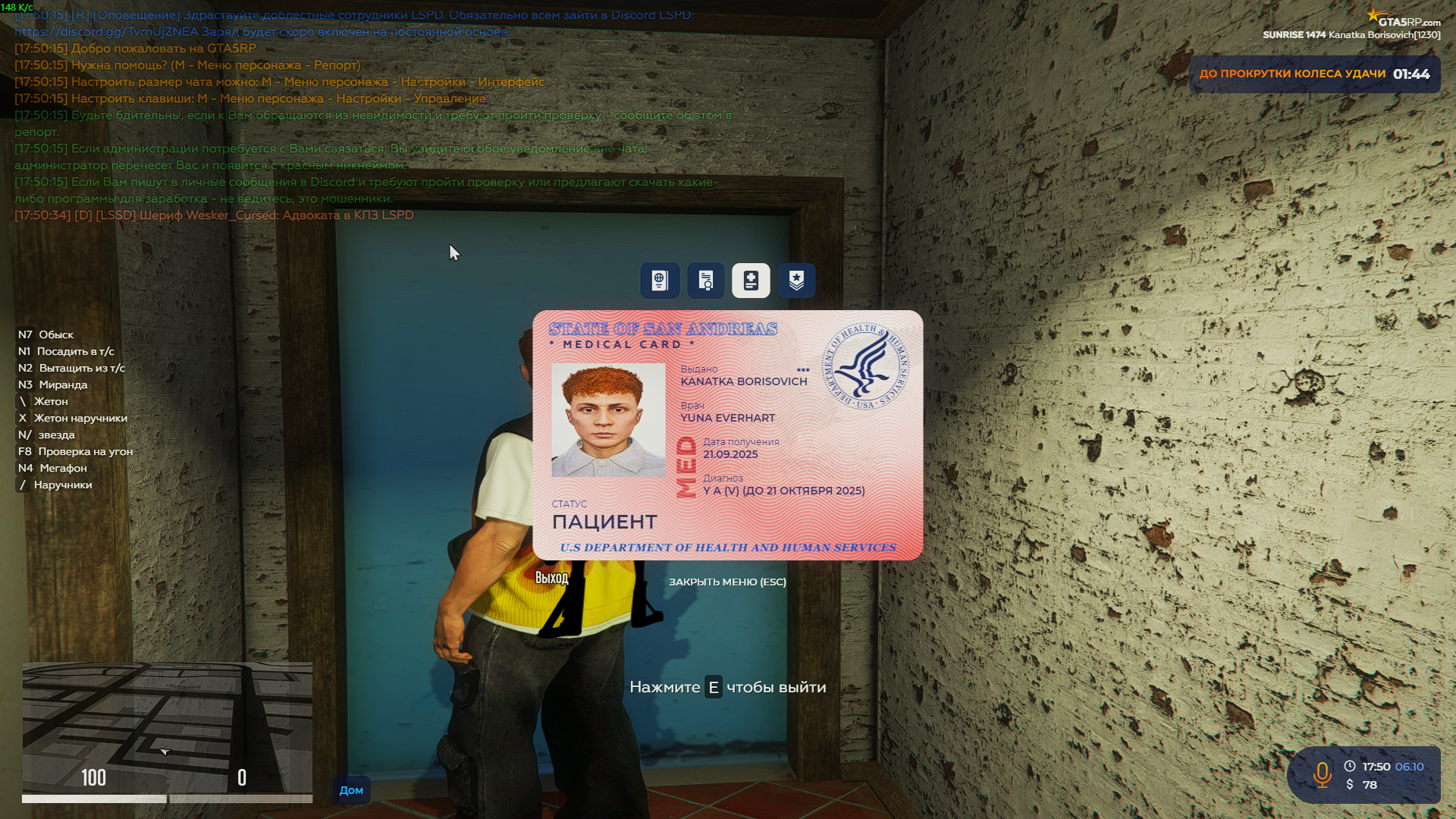The height and width of the screenshot is (819, 1456).
Task: Select Закрыть меню (ESC) option
Action: tap(726, 582)
